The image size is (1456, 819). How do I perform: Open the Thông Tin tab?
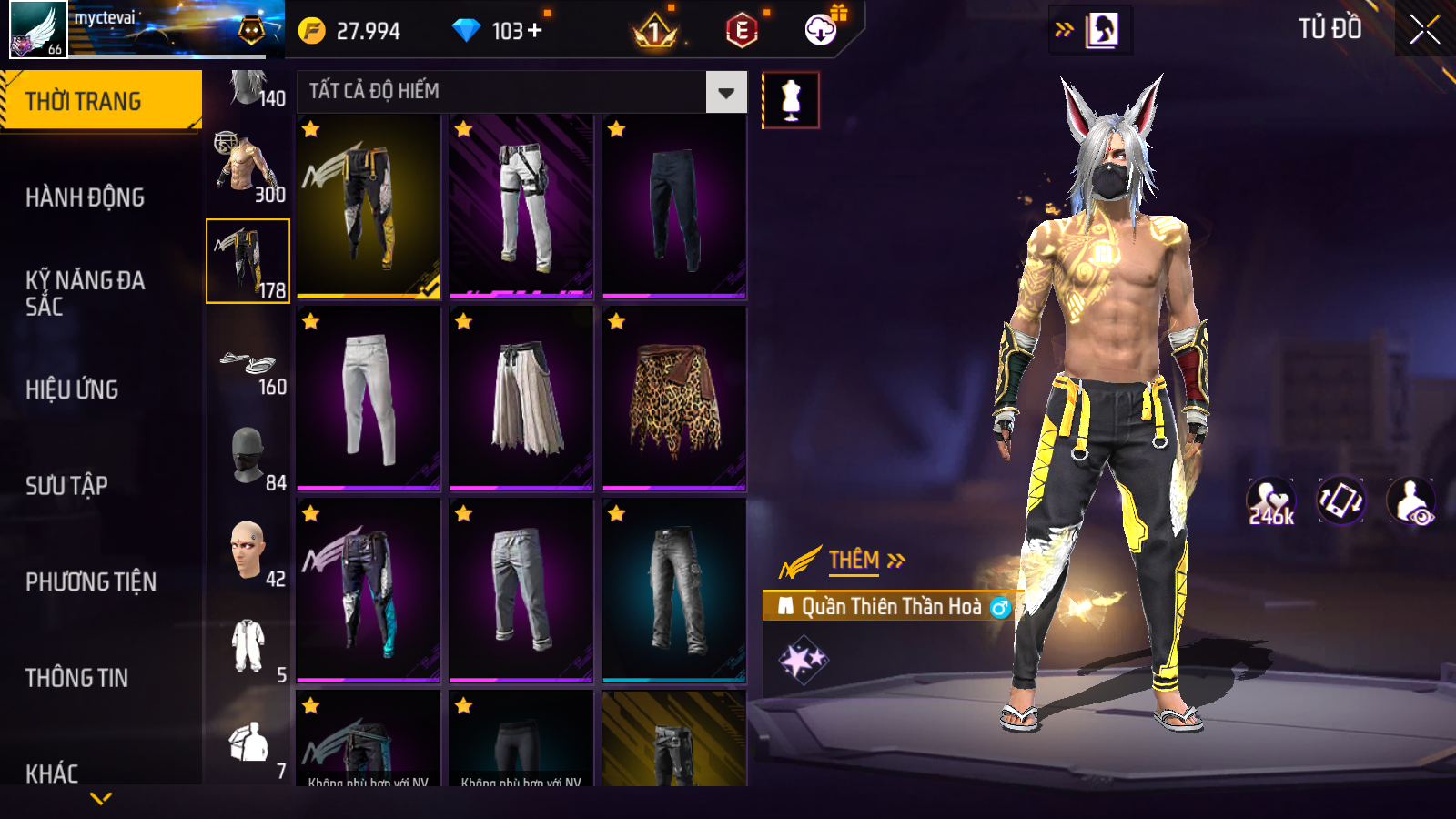(x=76, y=678)
